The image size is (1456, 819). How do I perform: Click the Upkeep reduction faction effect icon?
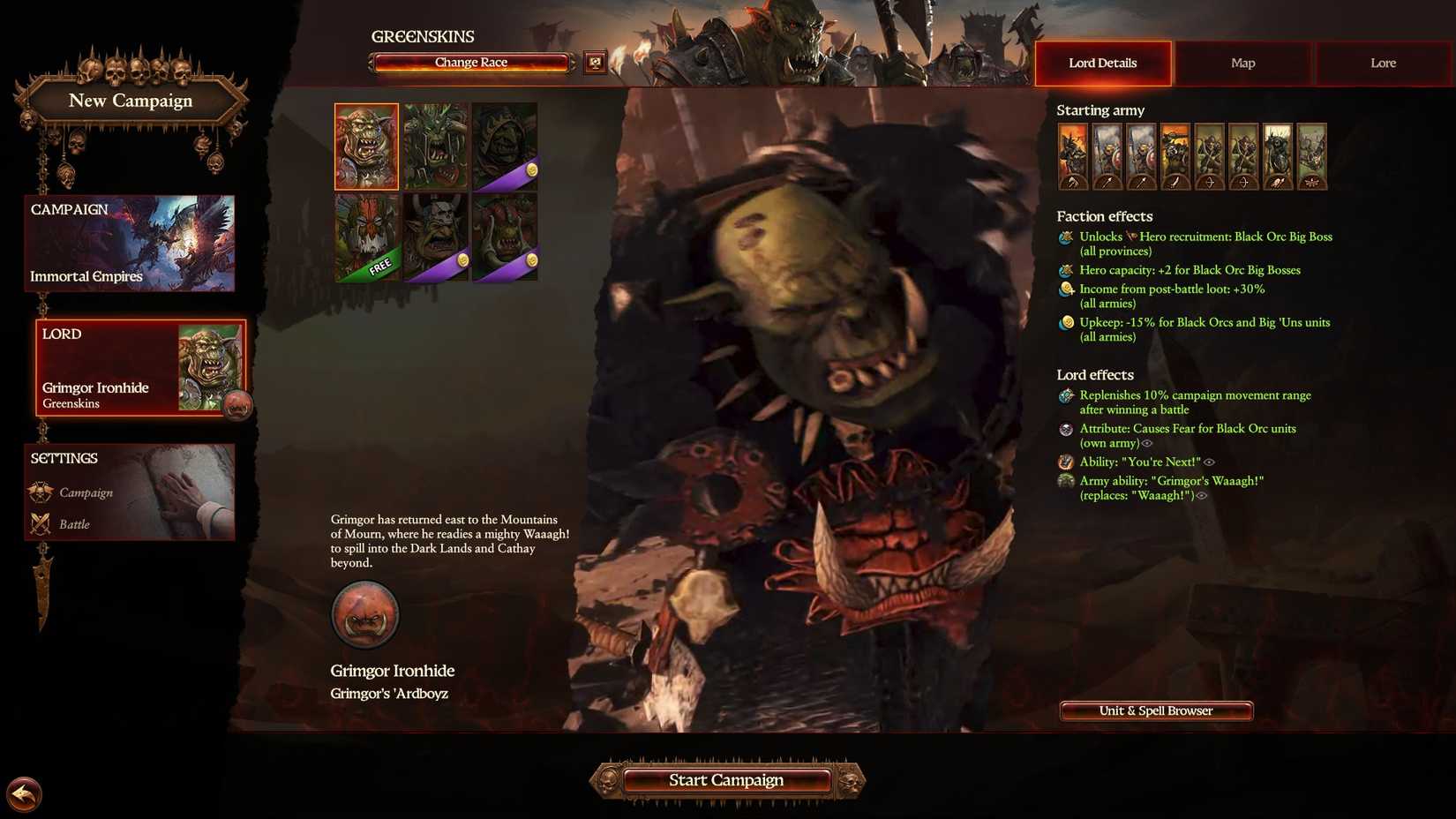pos(1065,322)
